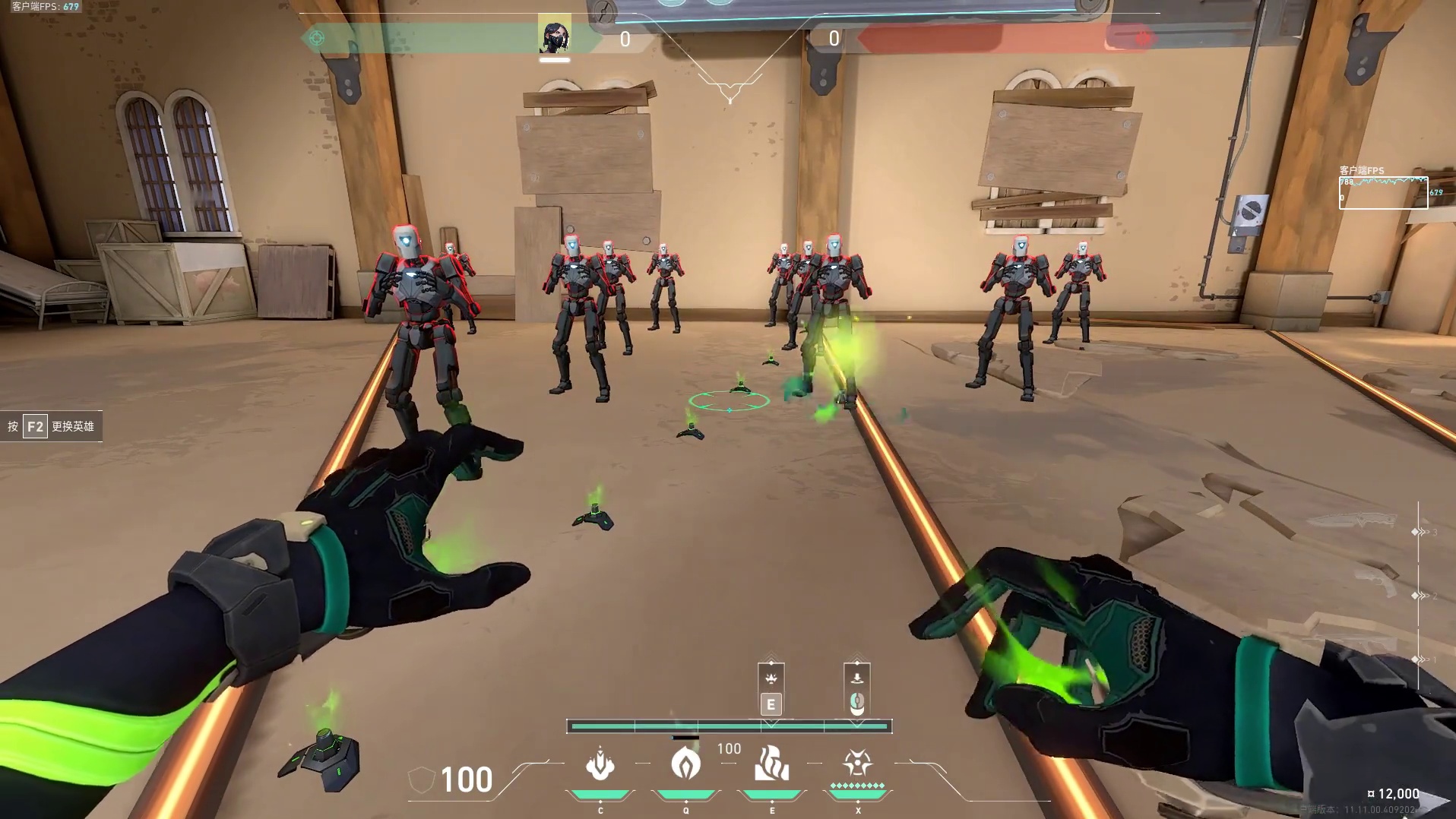Select the Poison Cloud ability icon

[685, 764]
